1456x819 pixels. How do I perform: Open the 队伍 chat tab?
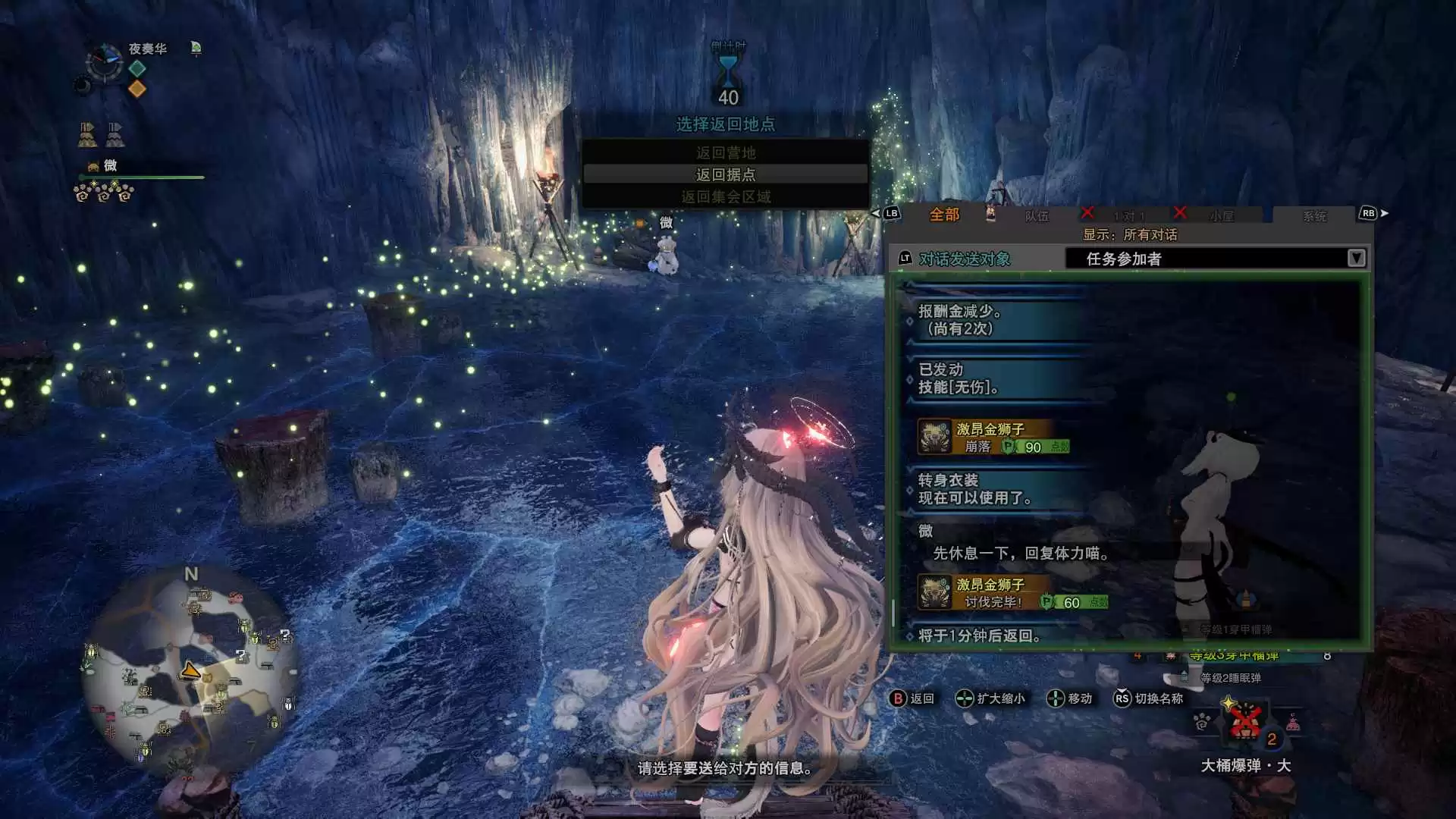[x=1036, y=217]
